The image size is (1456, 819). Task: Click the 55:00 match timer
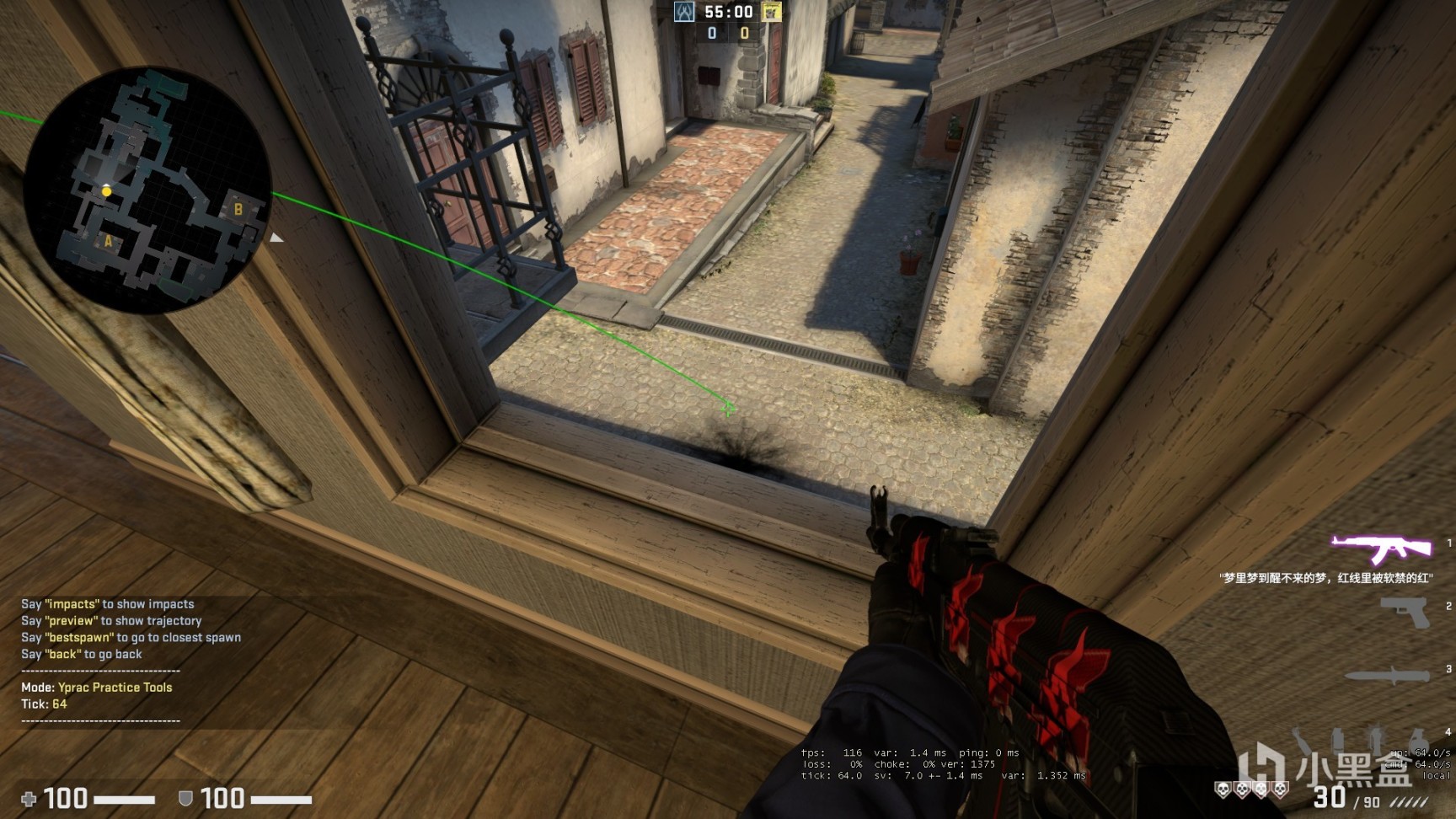[x=728, y=12]
